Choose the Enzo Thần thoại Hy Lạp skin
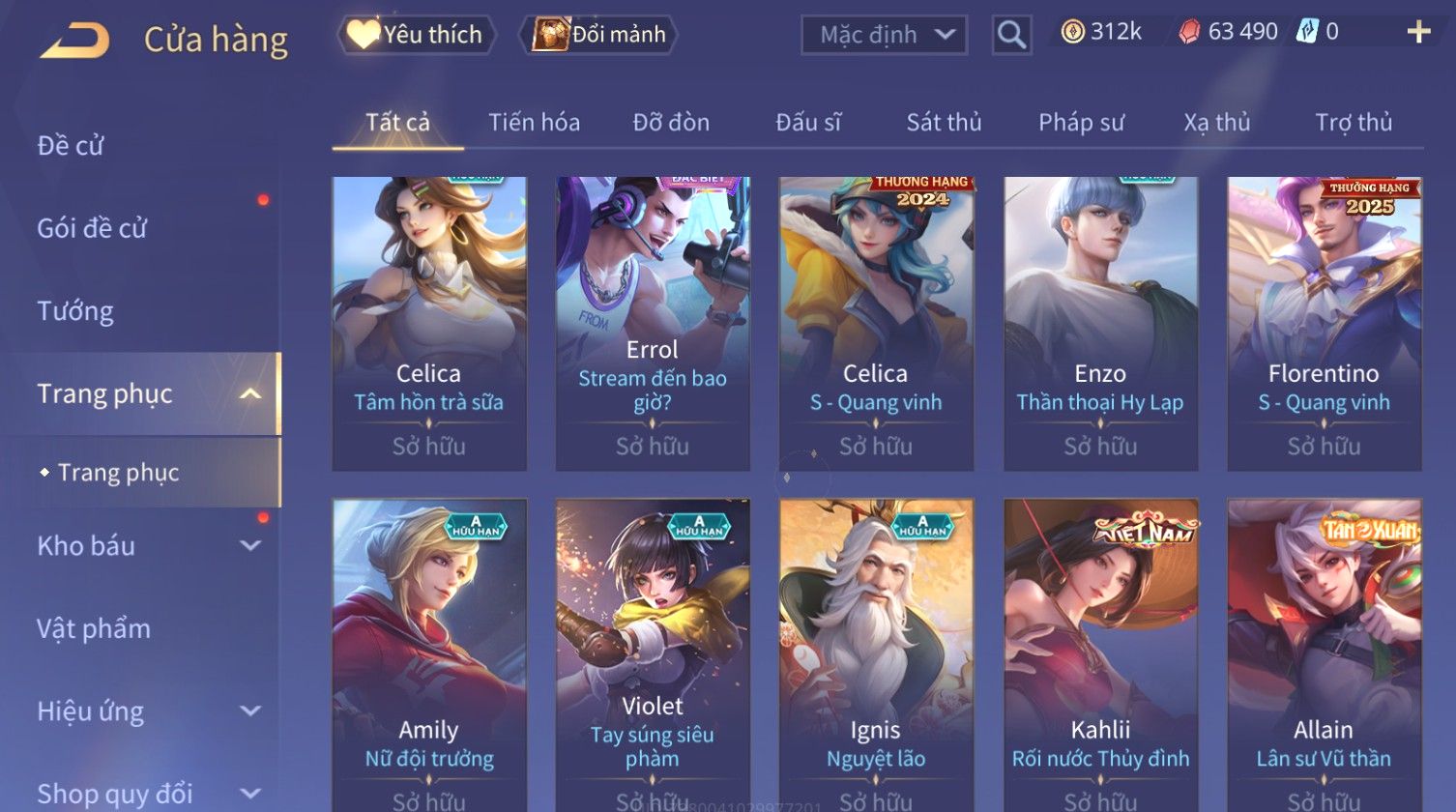1456x812 pixels. pos(1100,324)
